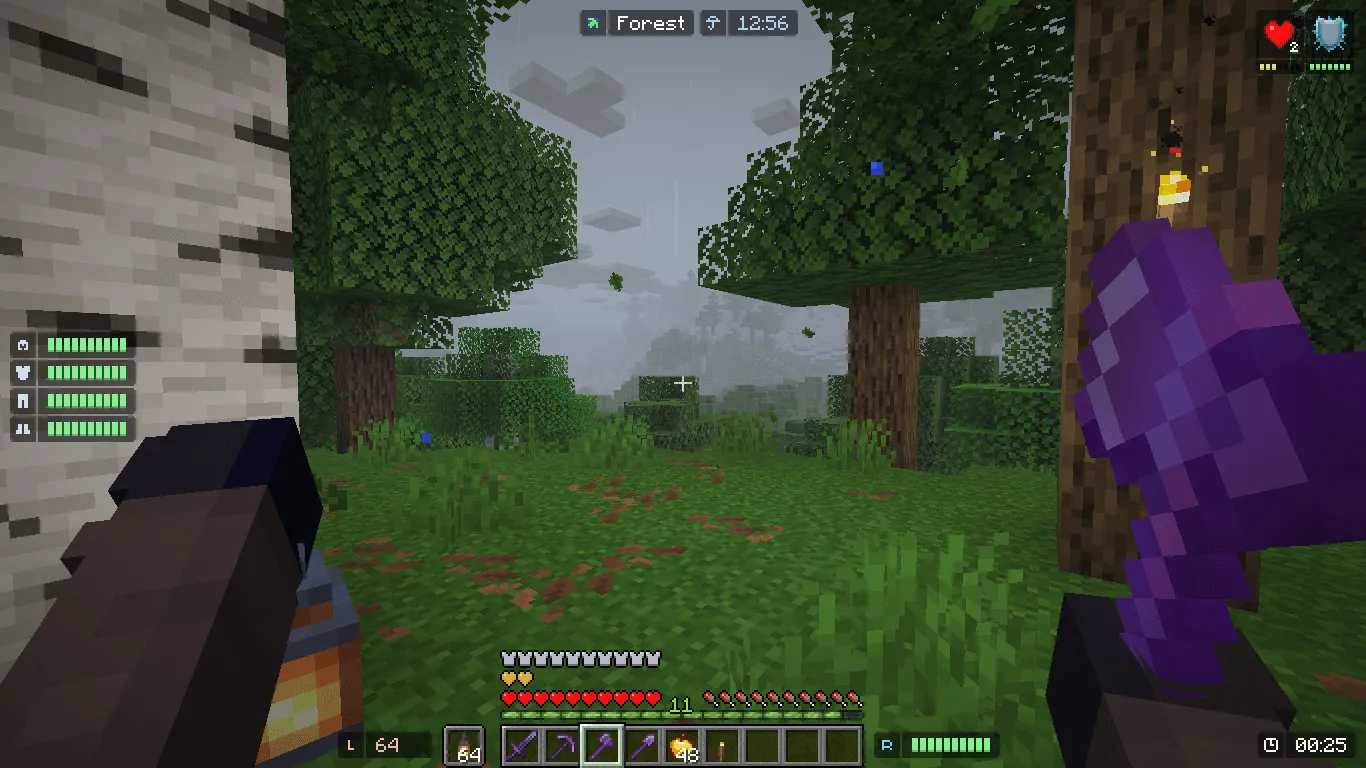Toggle the boots durability indicator

pyautogui.click(x=24, y=428)
